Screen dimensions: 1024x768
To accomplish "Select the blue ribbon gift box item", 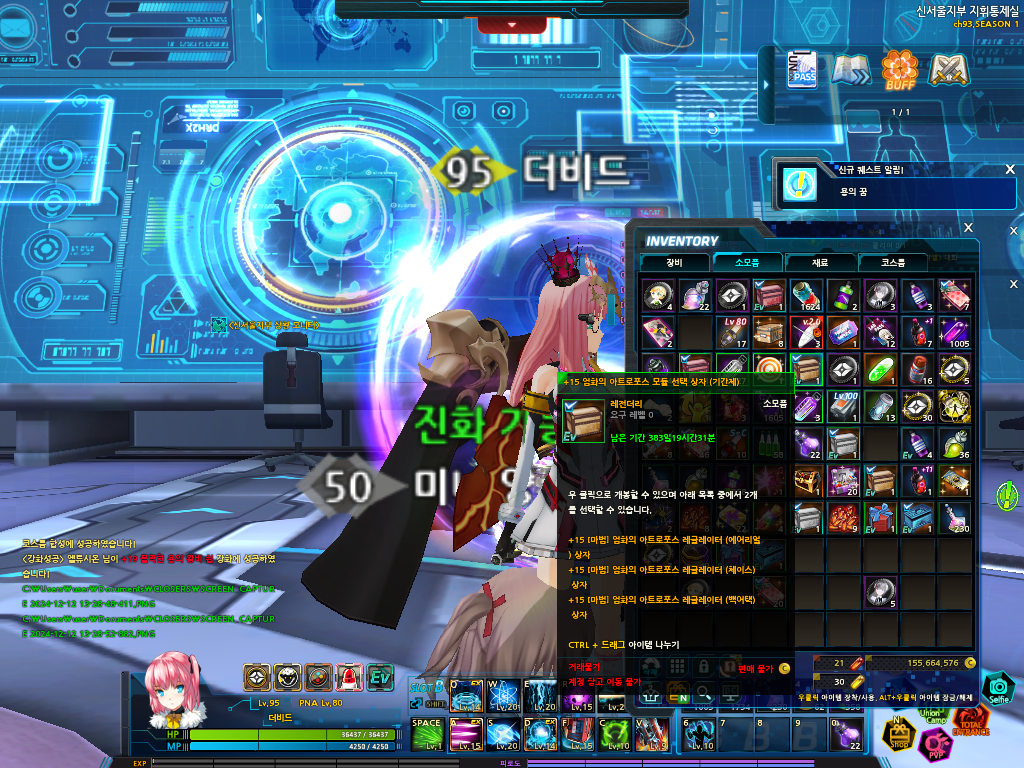I will click(880, 517).
